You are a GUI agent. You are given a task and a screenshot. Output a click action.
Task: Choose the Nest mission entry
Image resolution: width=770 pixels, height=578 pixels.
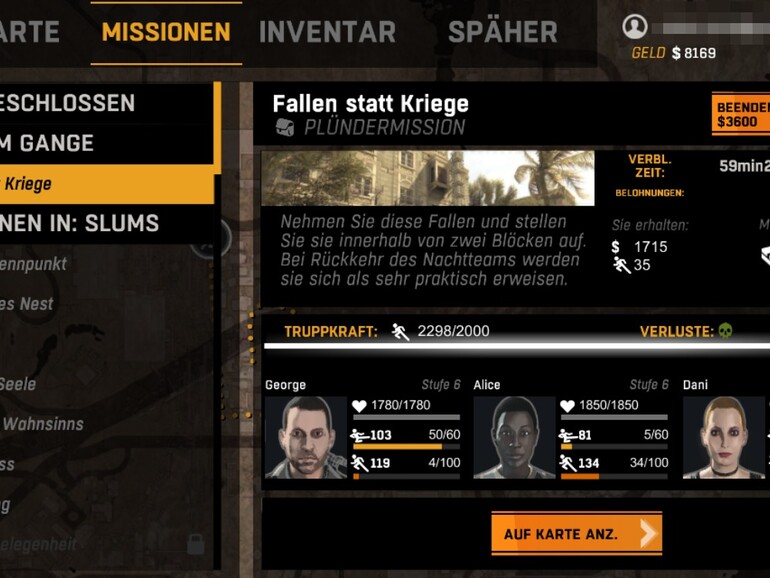[28, 304]
